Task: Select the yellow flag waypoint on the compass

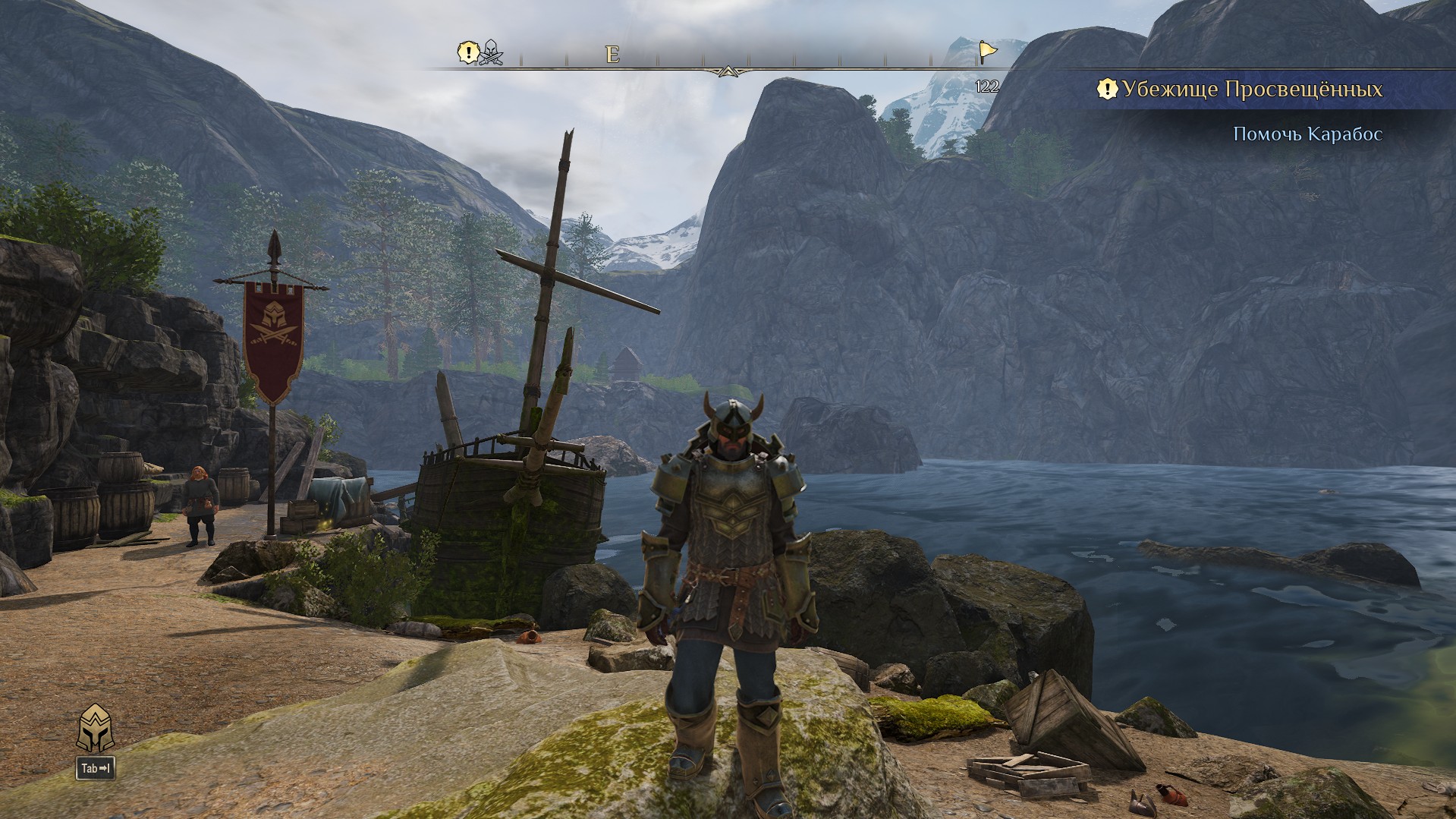Action: (x=987, y=52)
